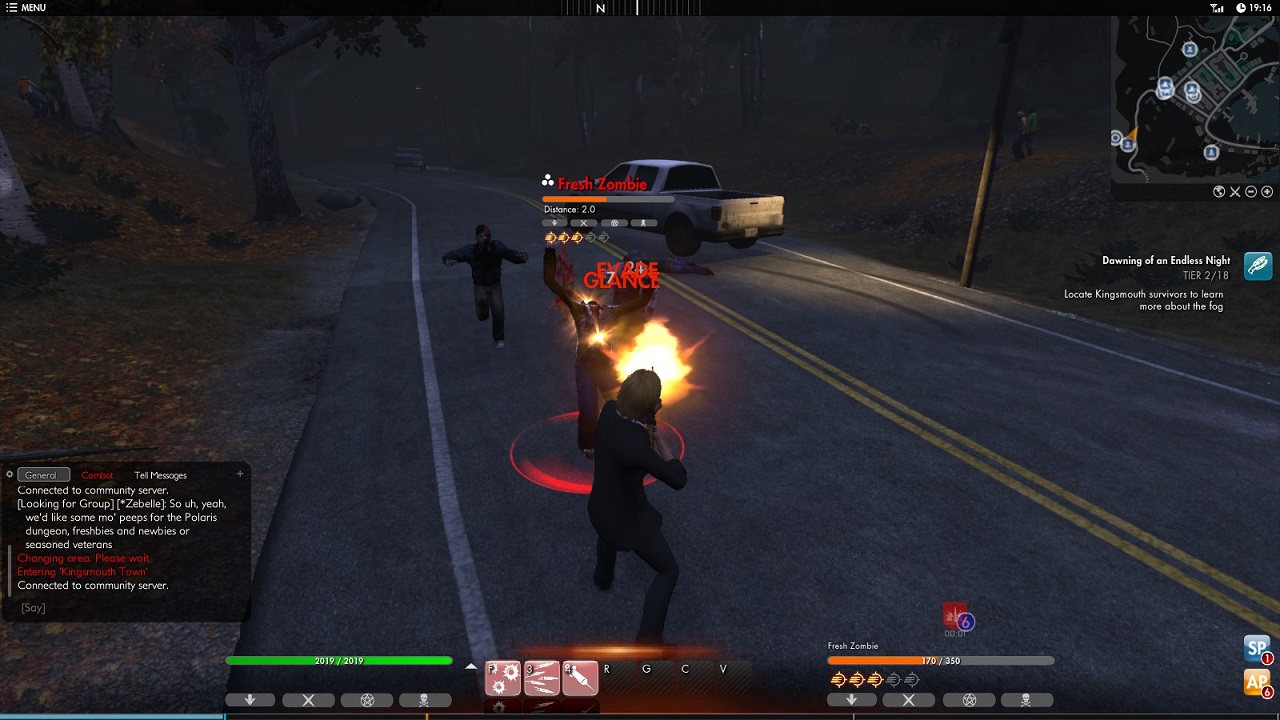Click the Say chat input field
Image resolution: width=1280 pixels, height=720 pixels.
click(120, 608)
